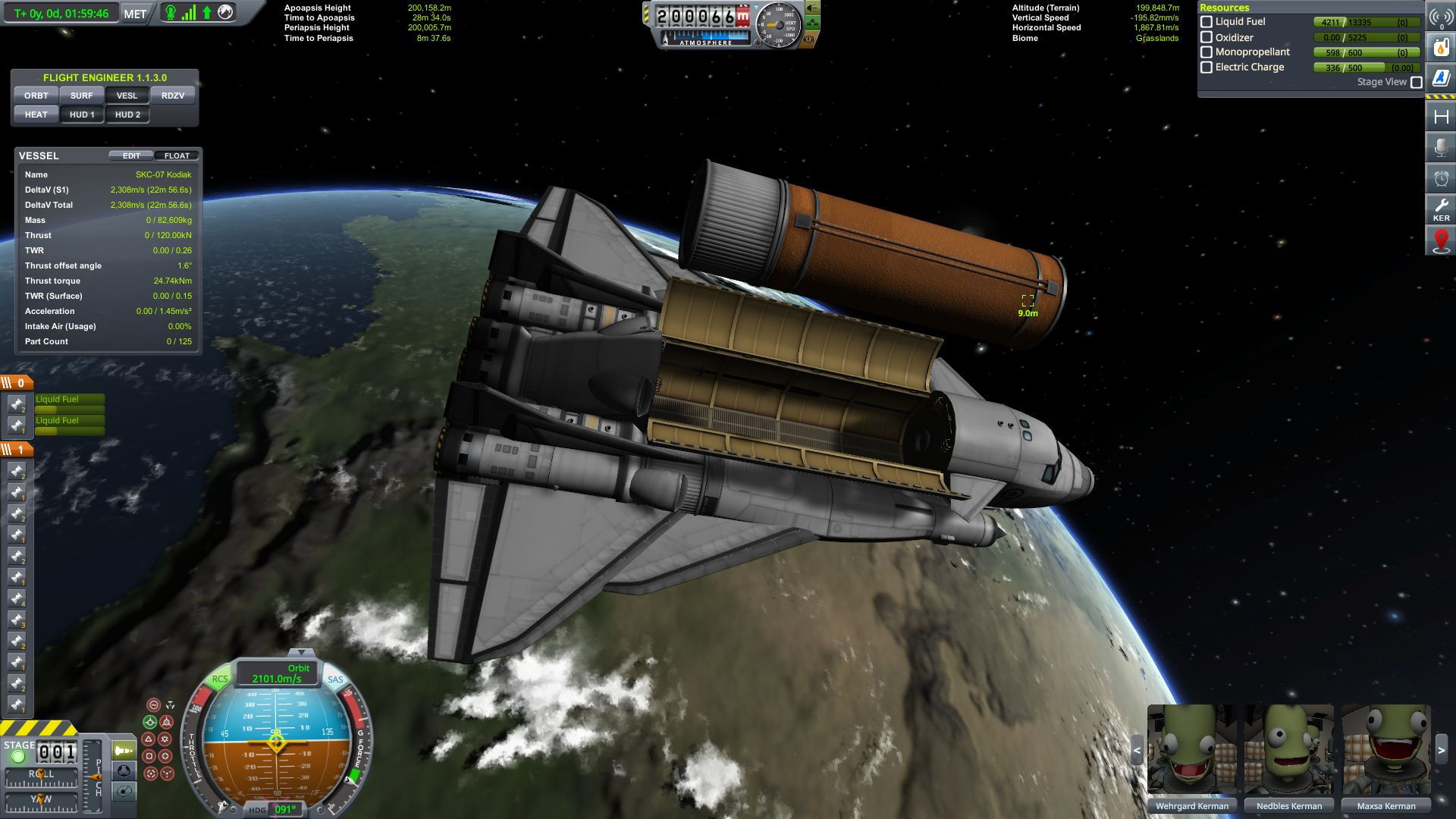Toggle SAS on the navball
This screenshot has width=1456, height=819.
point(335,679)
